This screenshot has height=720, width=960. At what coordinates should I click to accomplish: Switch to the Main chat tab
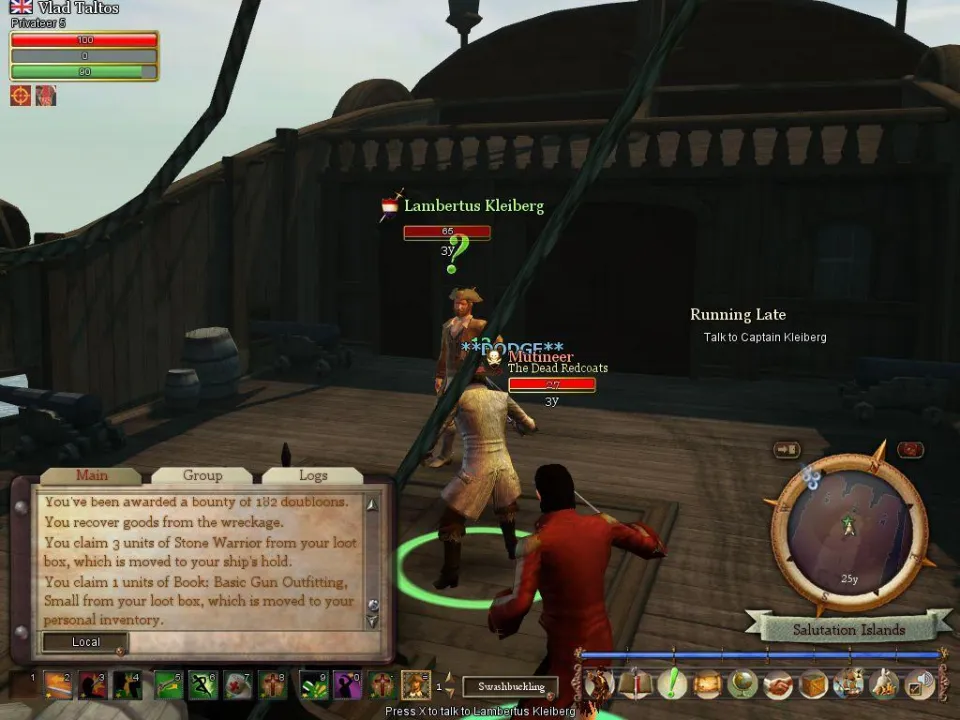point(92,476)
